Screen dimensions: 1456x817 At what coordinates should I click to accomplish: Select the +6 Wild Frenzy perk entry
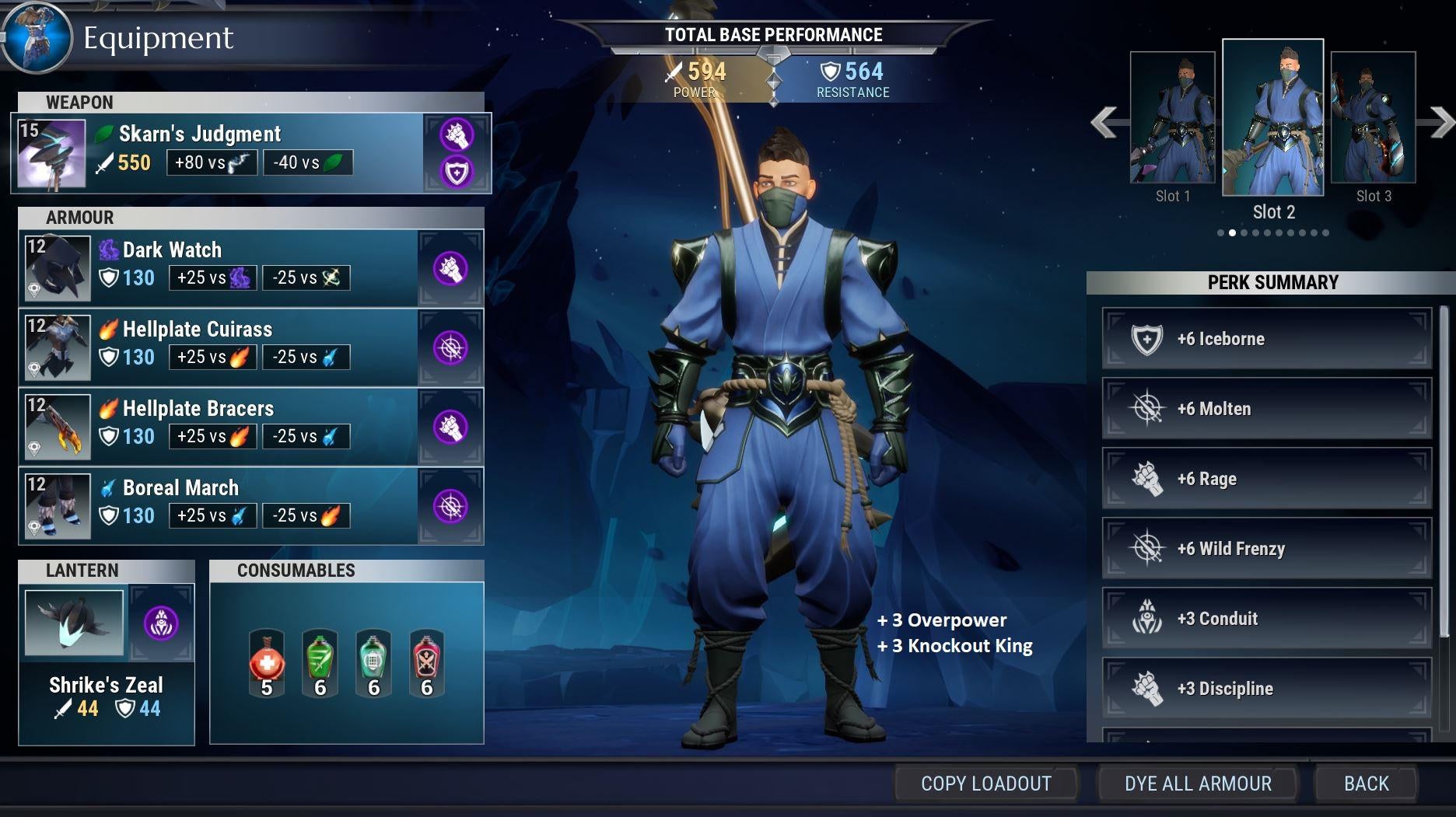click(x=1266, y=549)
